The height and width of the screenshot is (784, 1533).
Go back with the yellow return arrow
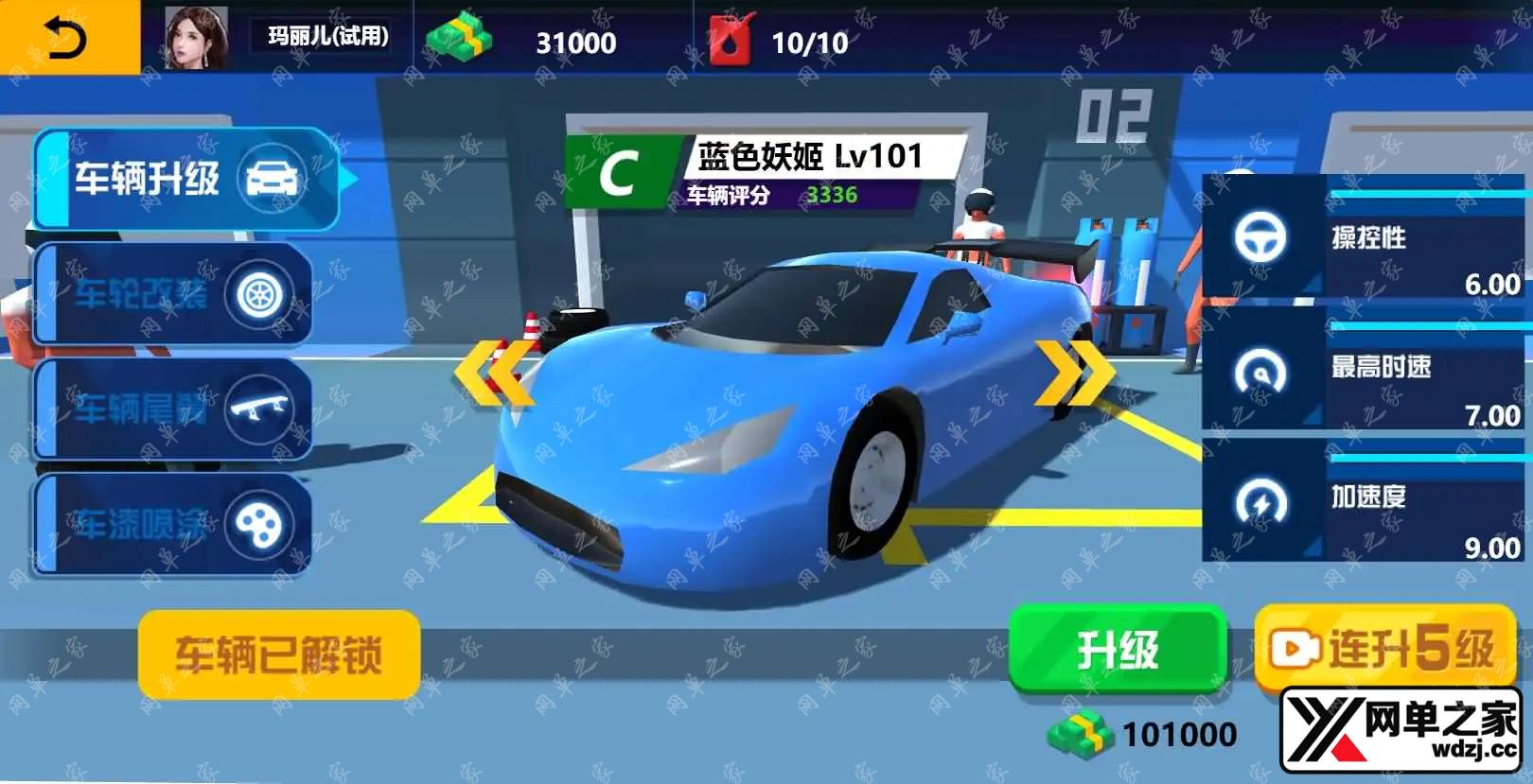(x=68, y=38)
